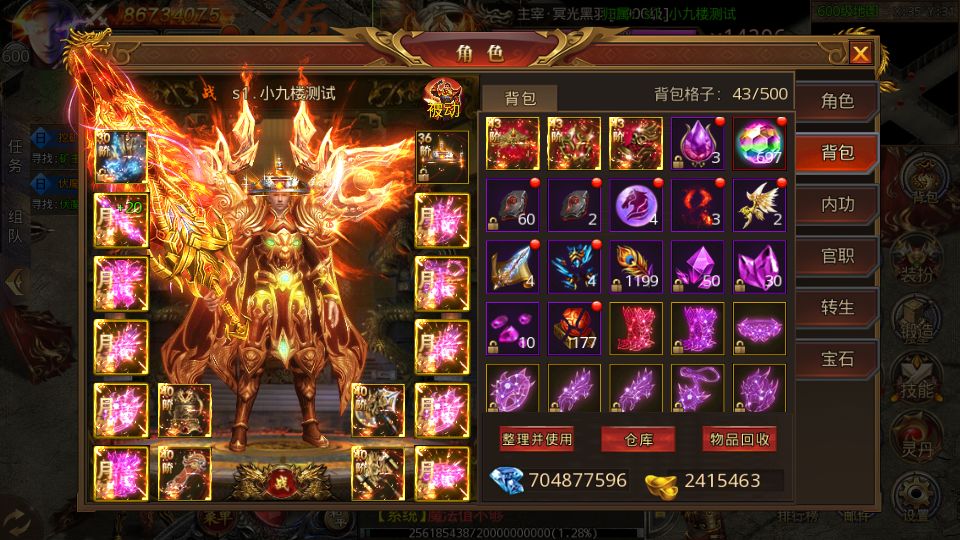The image size is (960, 540).
Task: Pick the golden wings item slot
Action: (760, 206)
